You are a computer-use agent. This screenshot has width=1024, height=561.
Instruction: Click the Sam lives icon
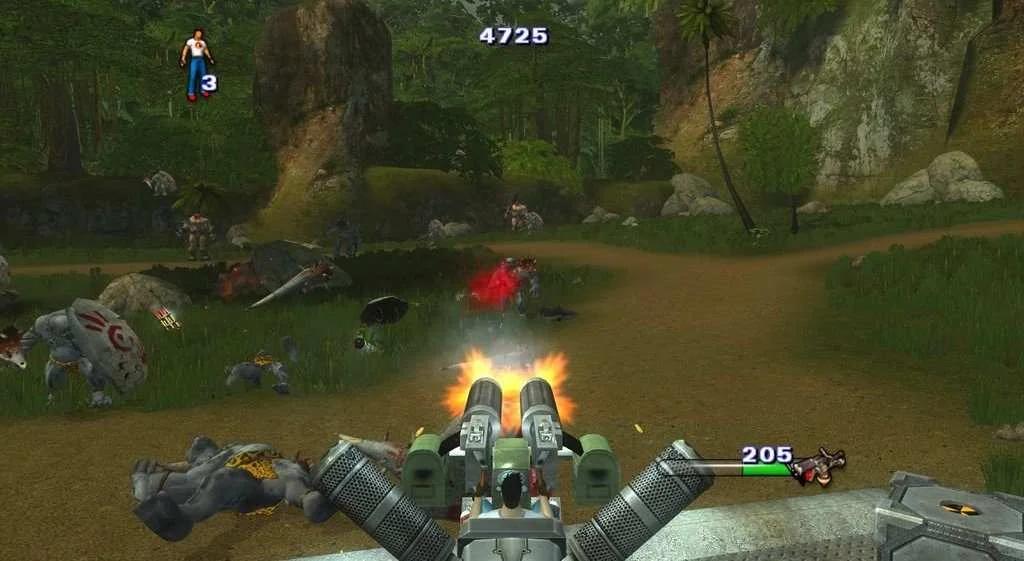click(x=196, y=65)
